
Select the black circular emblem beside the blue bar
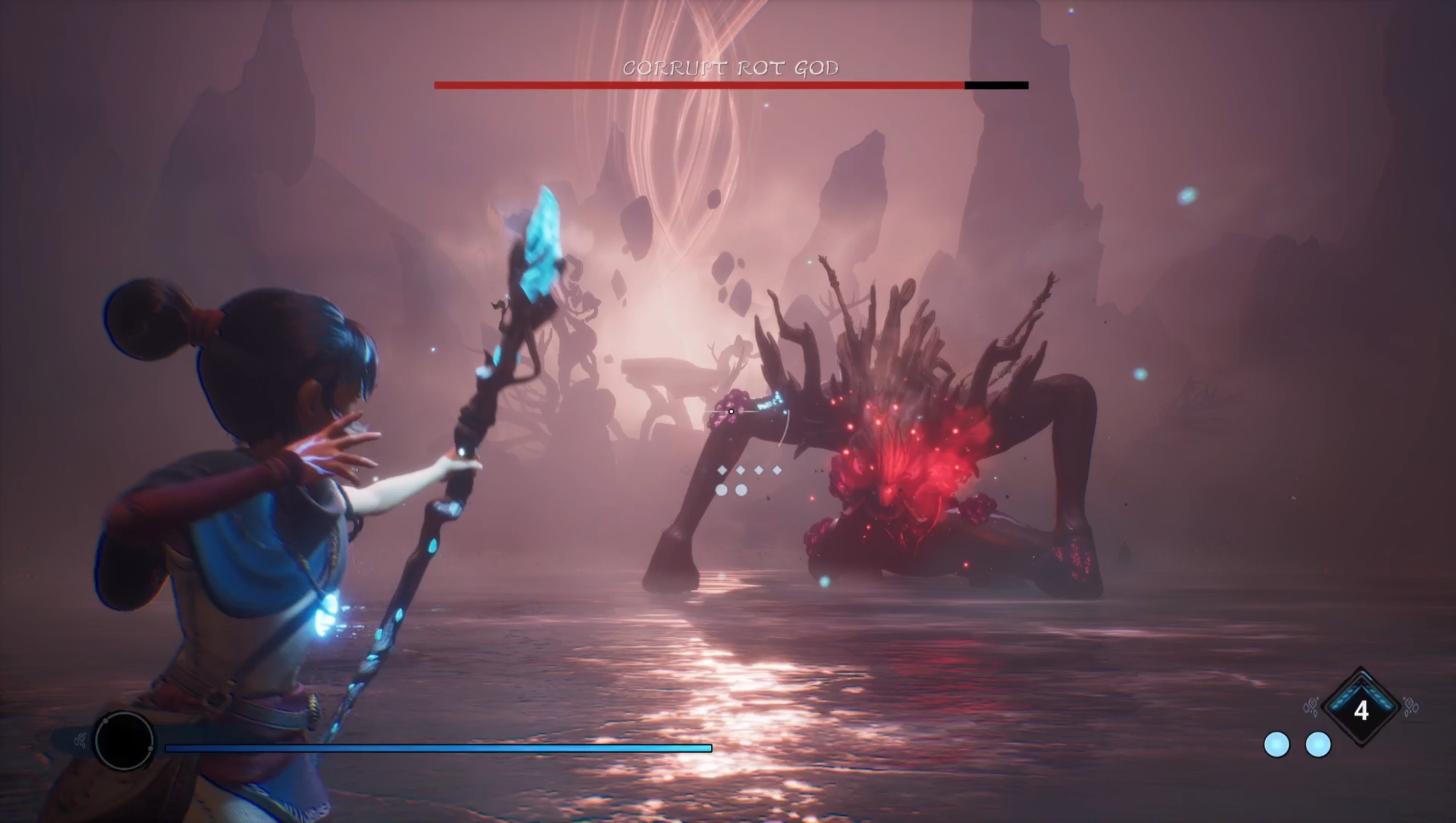(124, 740)
